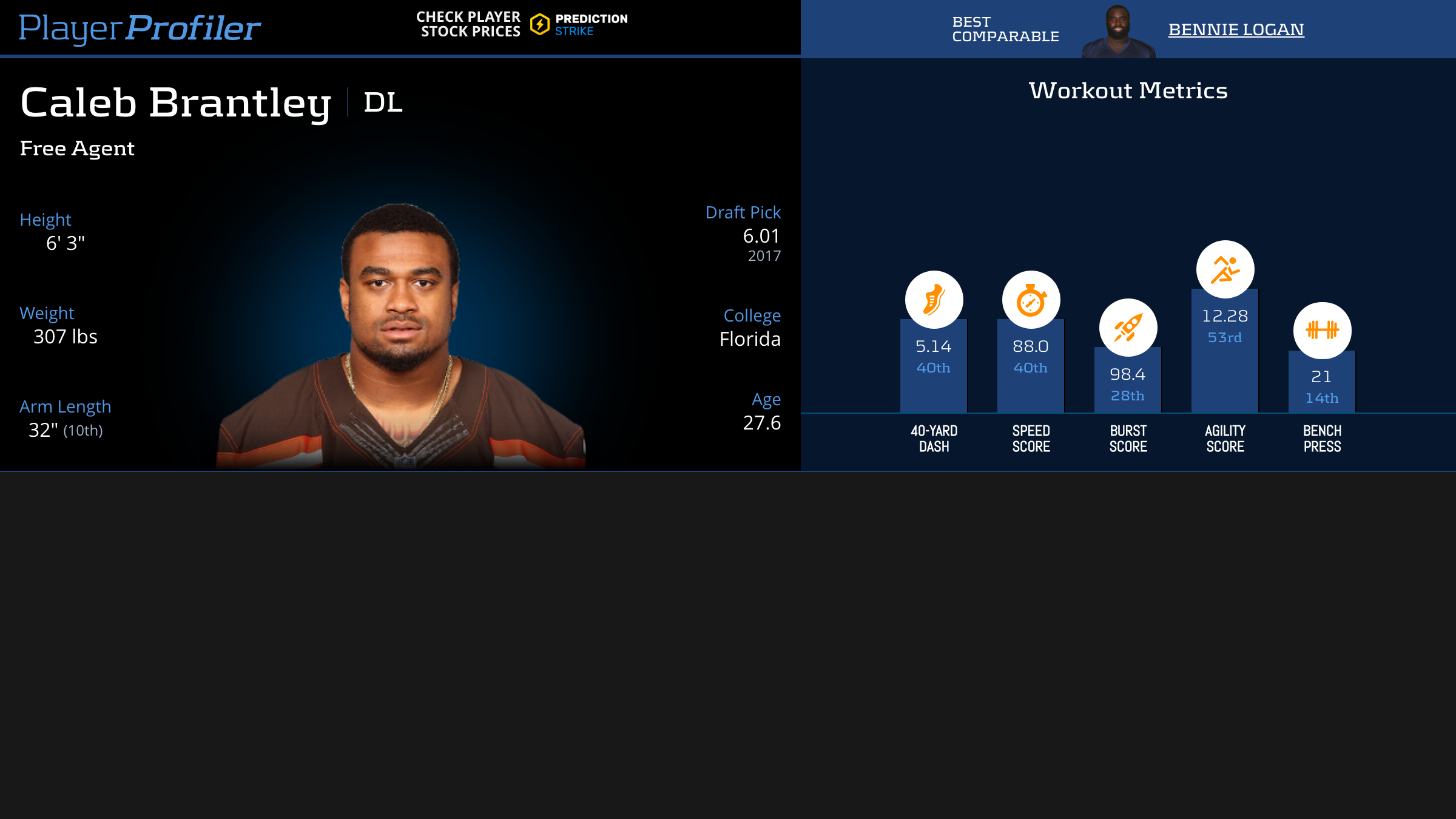
Task: Check player stock prices on Prediction Strike
Action: point(522,24)
